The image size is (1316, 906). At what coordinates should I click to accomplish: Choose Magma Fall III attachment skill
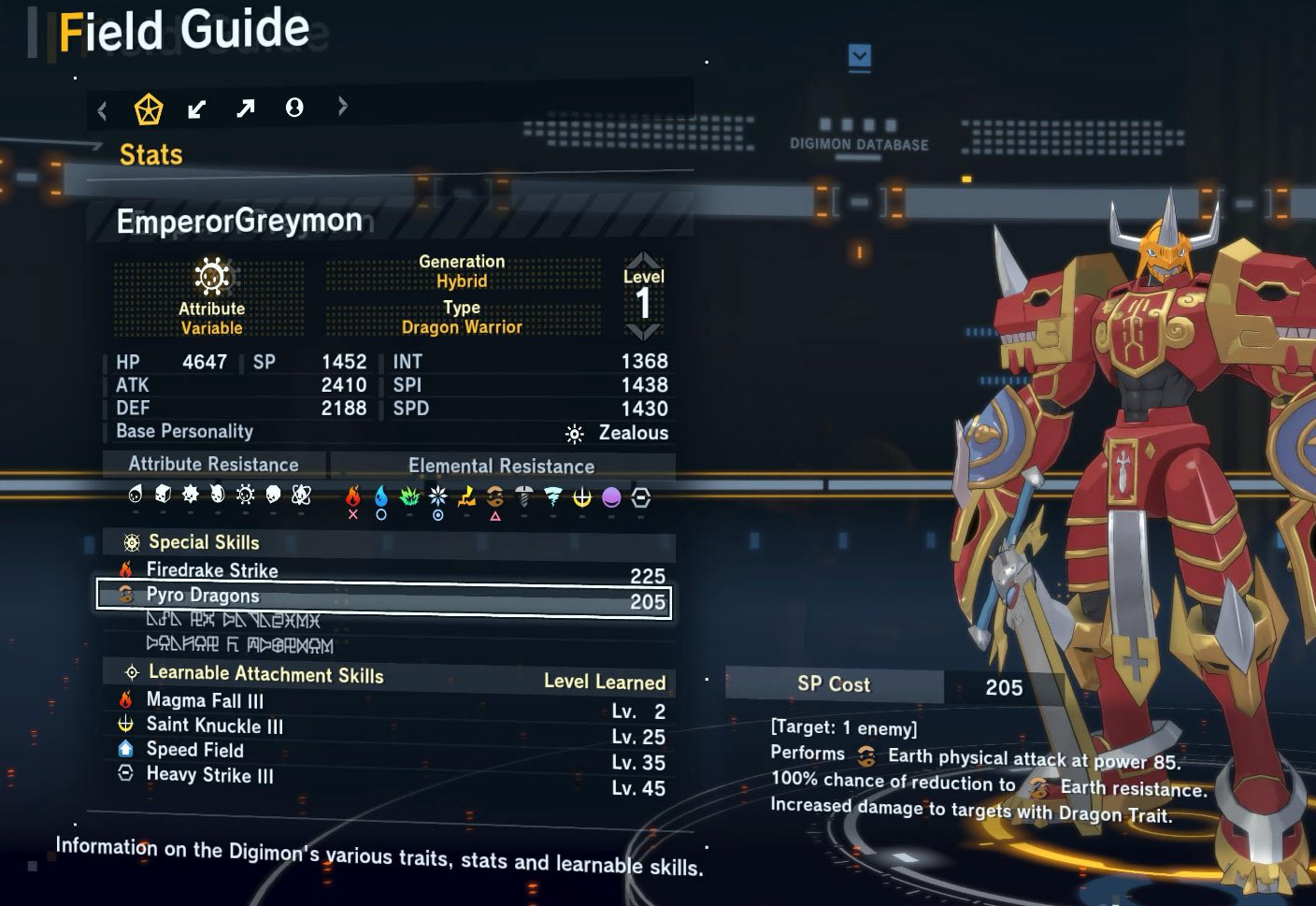(205, 700)
